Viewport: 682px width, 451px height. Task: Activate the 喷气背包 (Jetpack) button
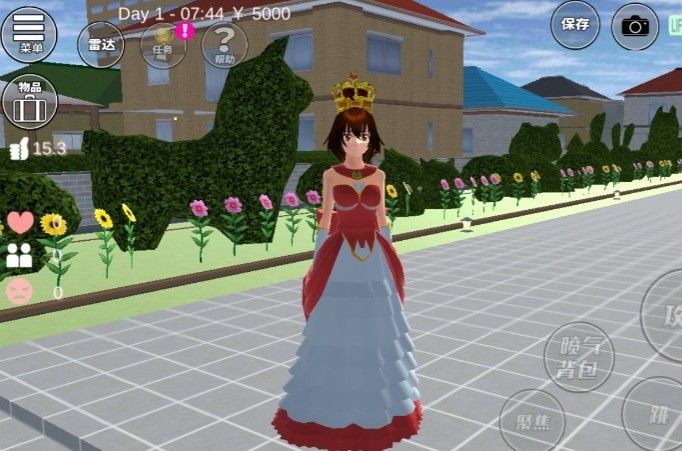click(x=579, y=356)
